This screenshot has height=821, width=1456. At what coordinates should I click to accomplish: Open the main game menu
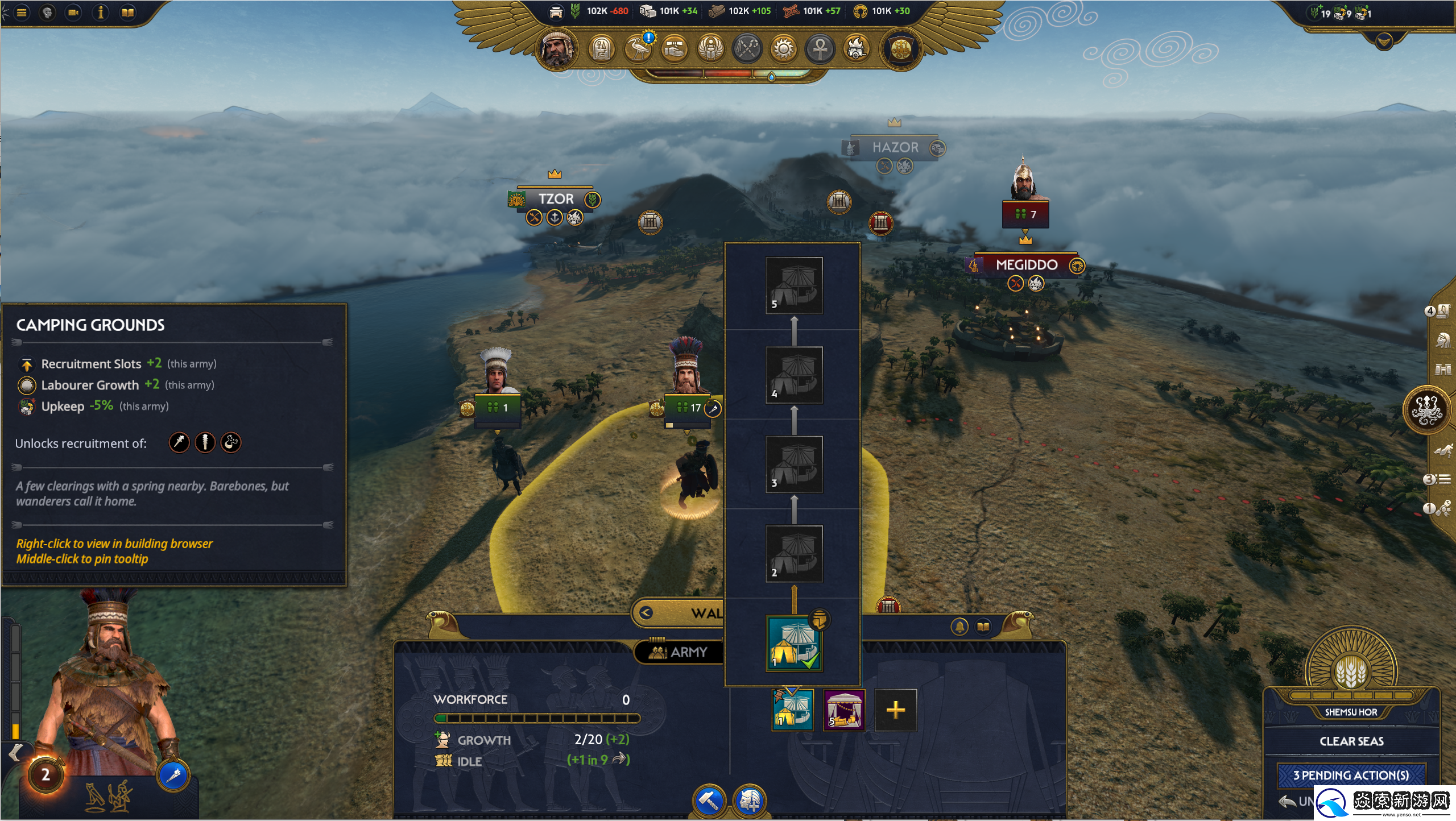tap(22, 13)
